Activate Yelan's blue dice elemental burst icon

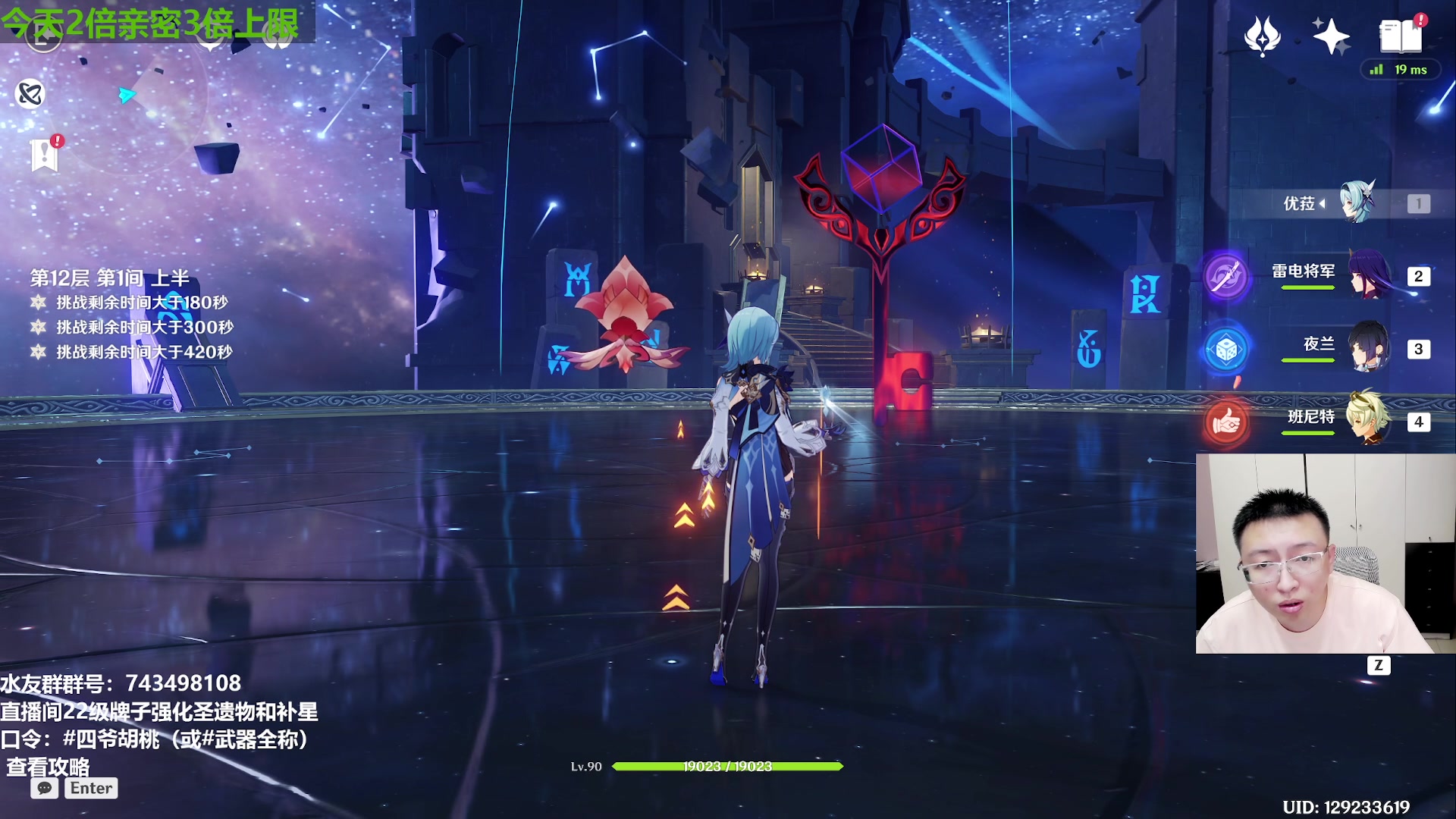pos(1225,350)
